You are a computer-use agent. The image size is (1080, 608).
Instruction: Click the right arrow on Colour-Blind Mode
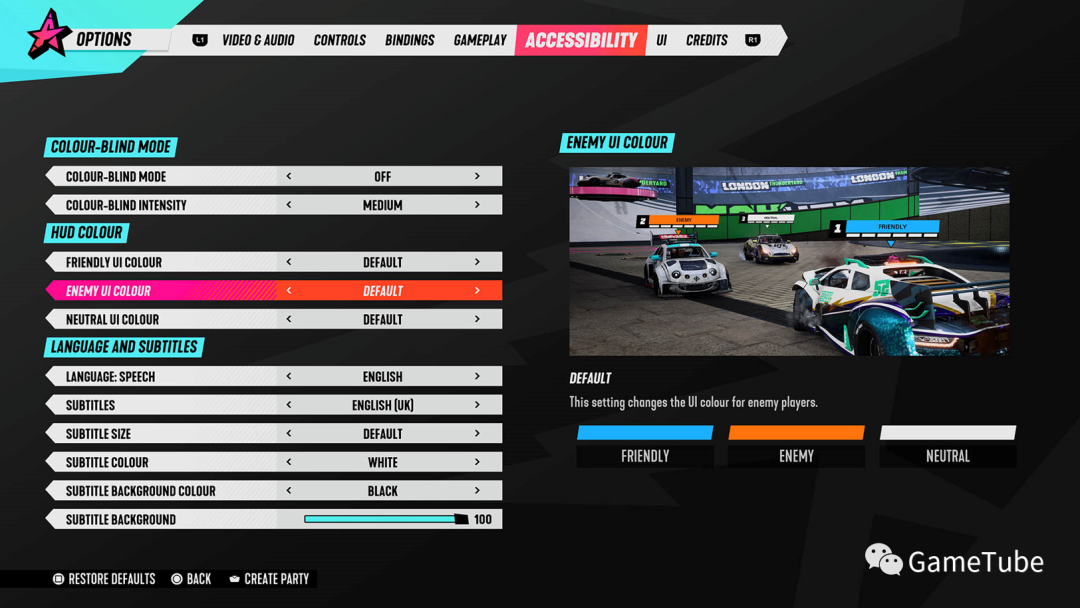click(x=477, y=176)
